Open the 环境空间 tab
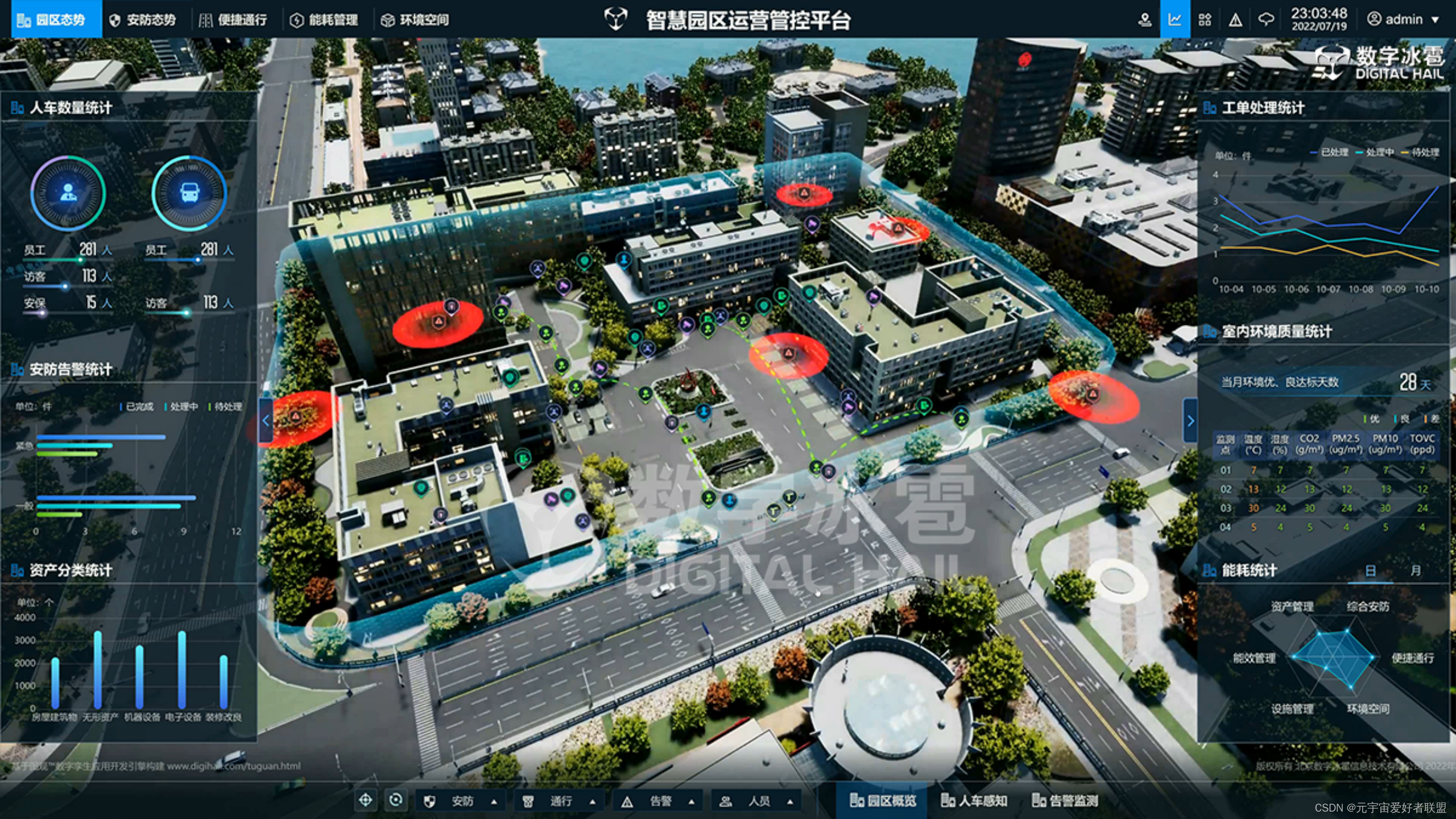The width and height of the screenshot is (1456, 819). tap(416, 20)
